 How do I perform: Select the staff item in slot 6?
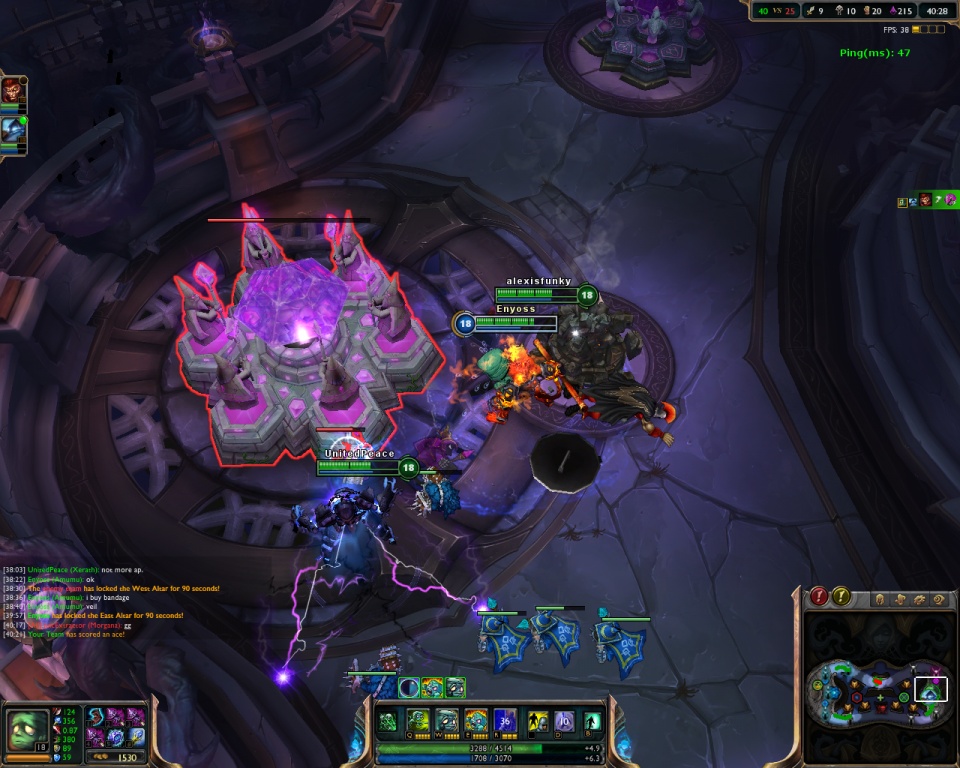coord(137,736)
